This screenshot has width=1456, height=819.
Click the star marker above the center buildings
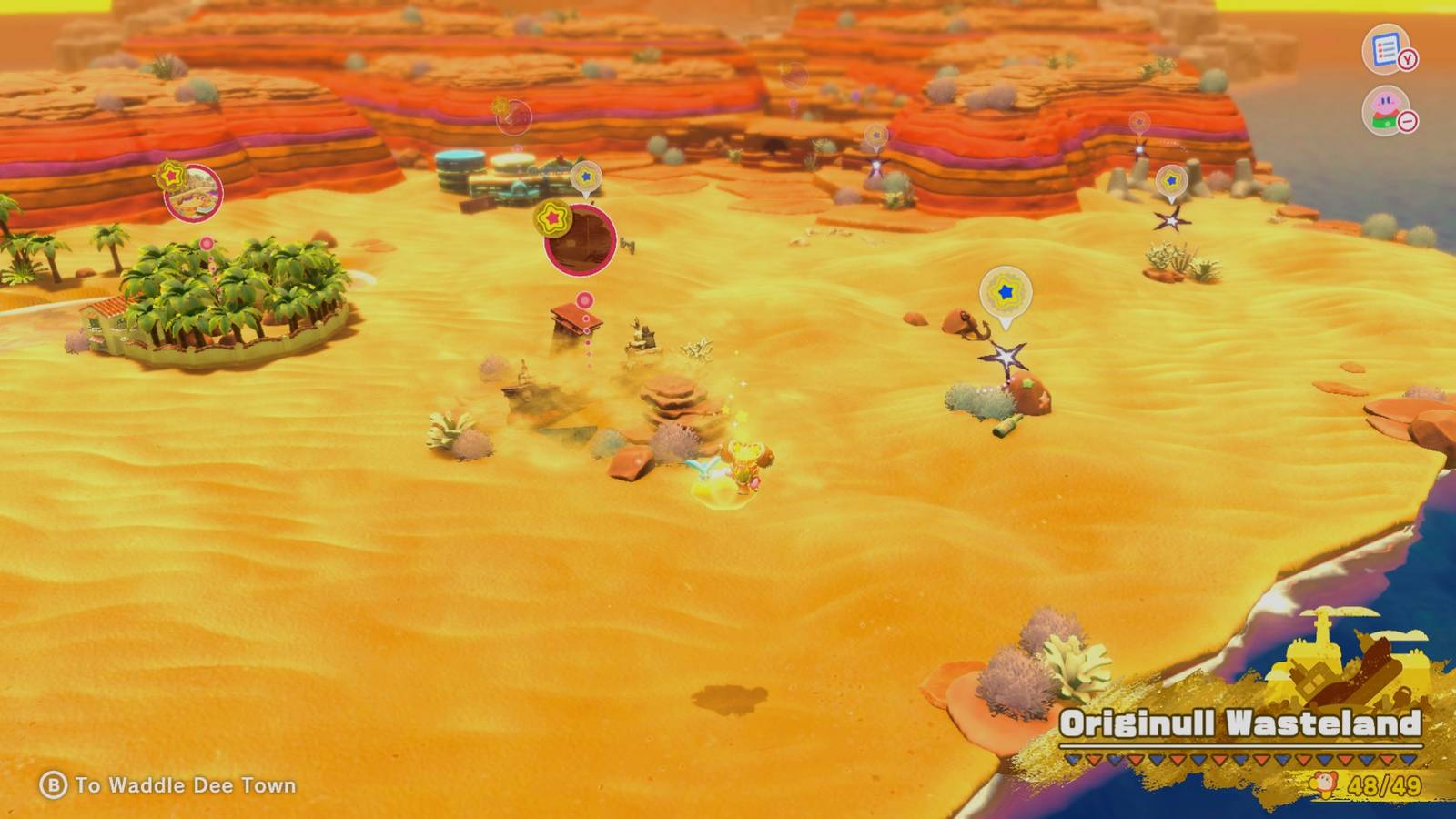587,175
